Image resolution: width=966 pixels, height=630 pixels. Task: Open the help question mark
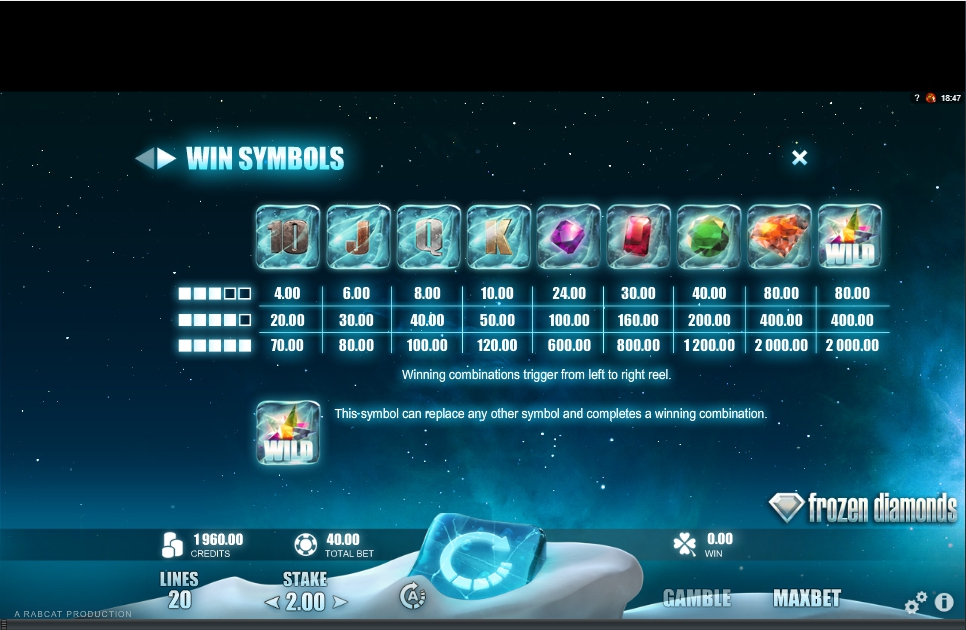click(917, 98)
